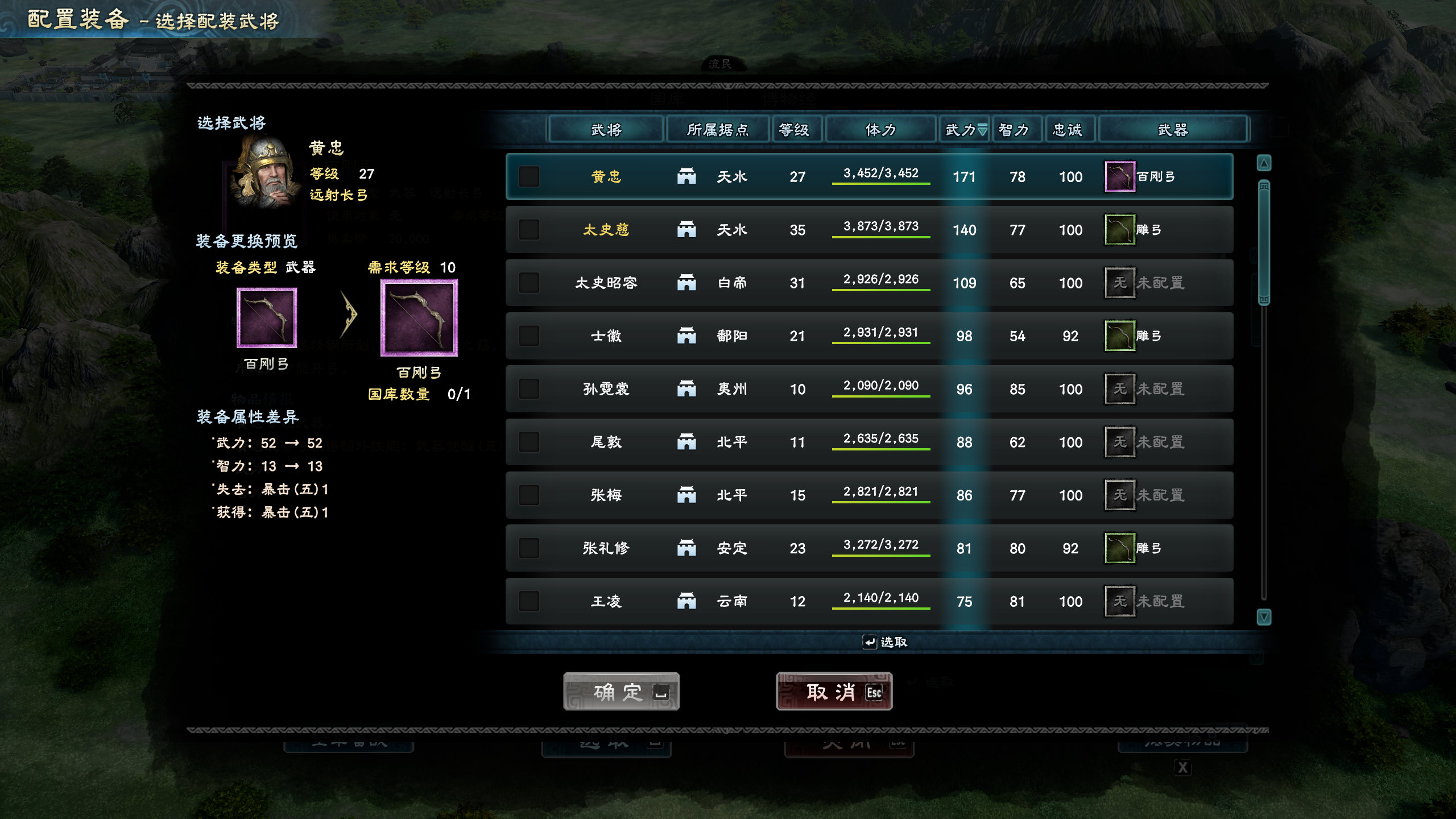The image size is (1456, 819).
Task: Select the 士徽 row
Action: (606, 336)
